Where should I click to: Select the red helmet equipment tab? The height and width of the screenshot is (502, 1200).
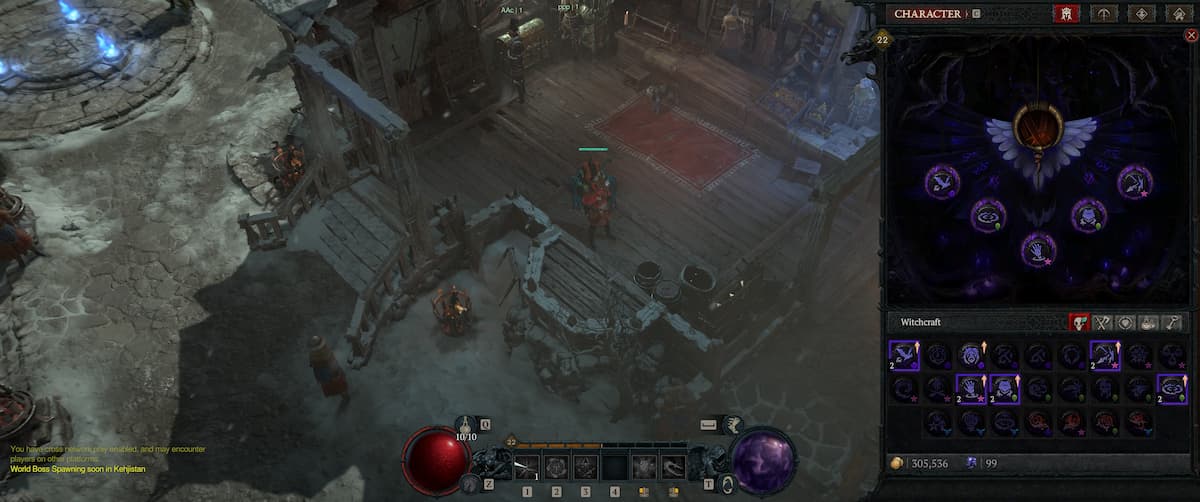1066,13
